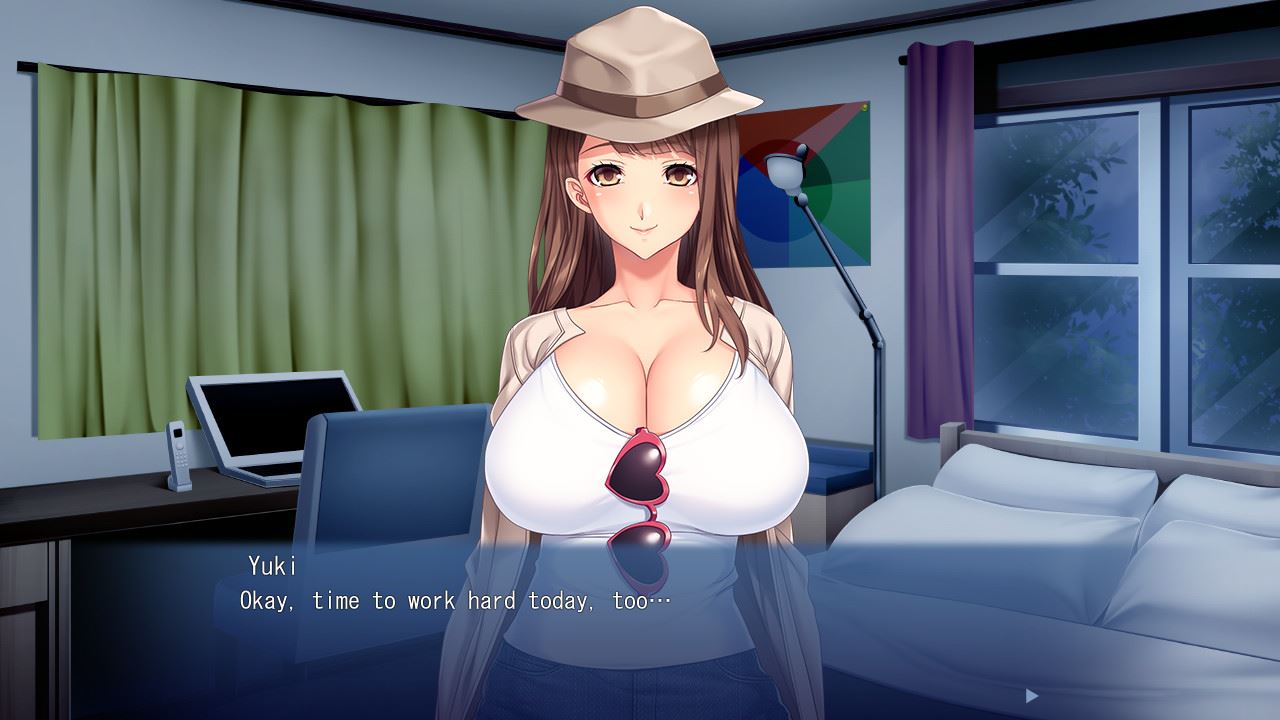The height and width of the screenshot is (720, 1280).
Task: Advance dialogue with the small triangle arrow
Action: click(x=1032, y=695)
